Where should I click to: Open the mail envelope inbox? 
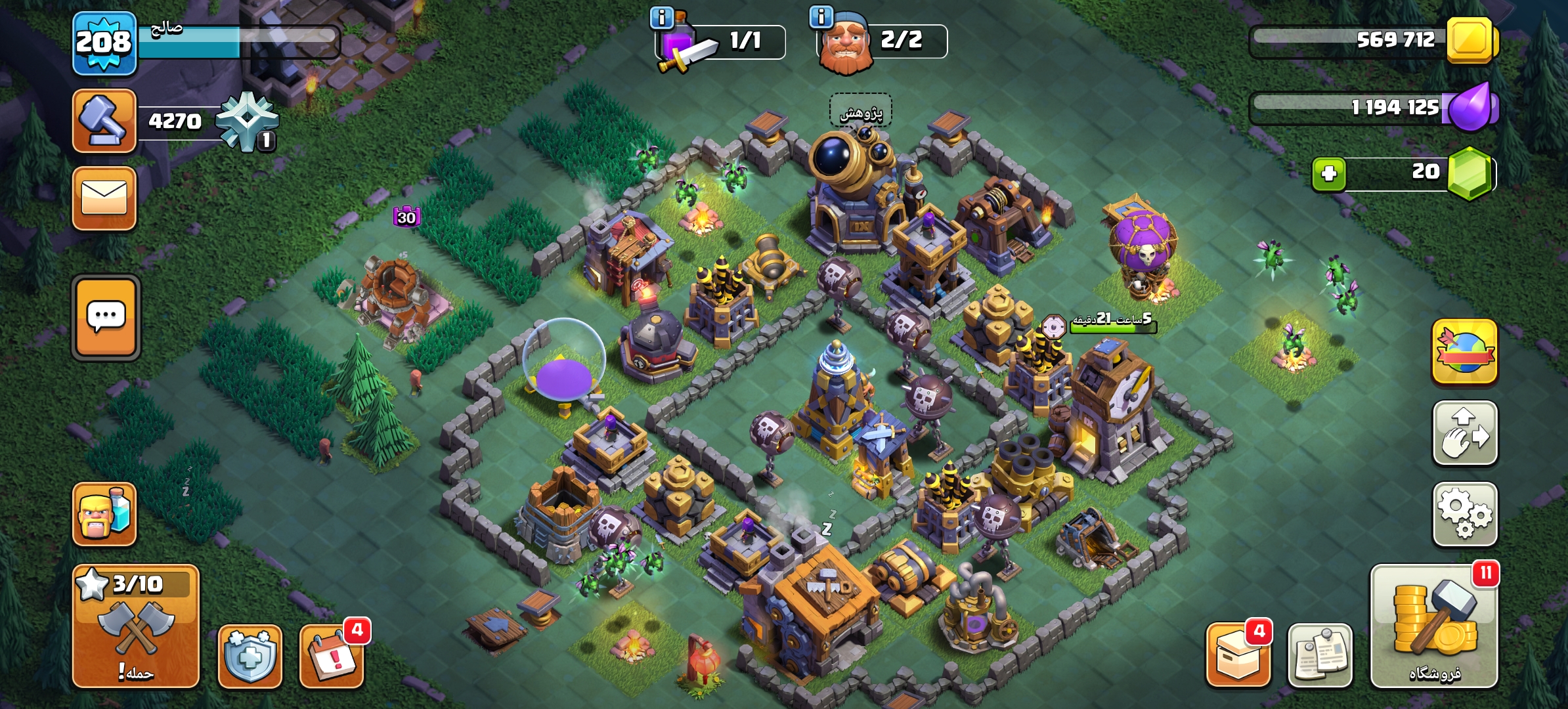click(104, 198)
